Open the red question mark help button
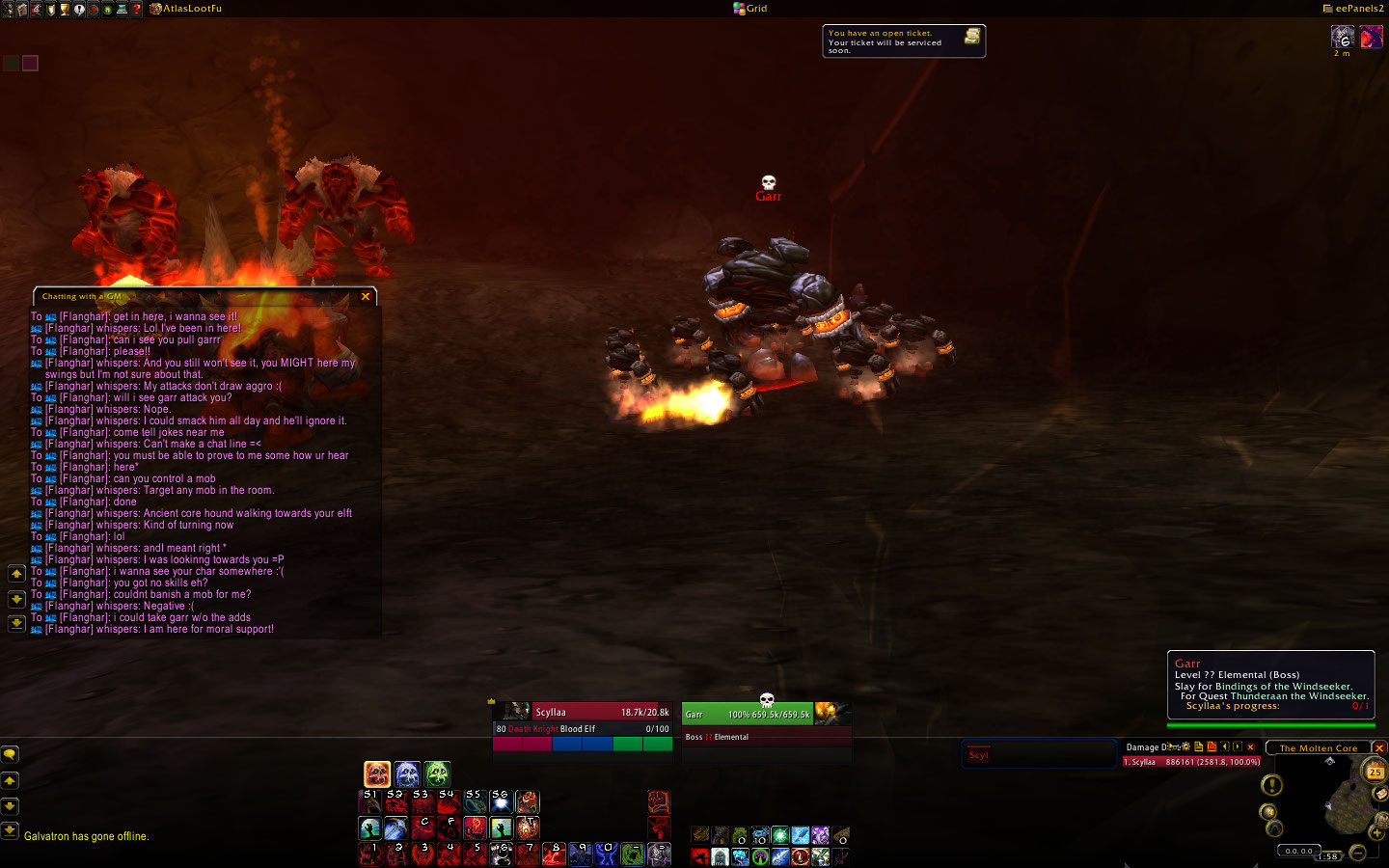 pyautogui.click(x=137, y=9)
